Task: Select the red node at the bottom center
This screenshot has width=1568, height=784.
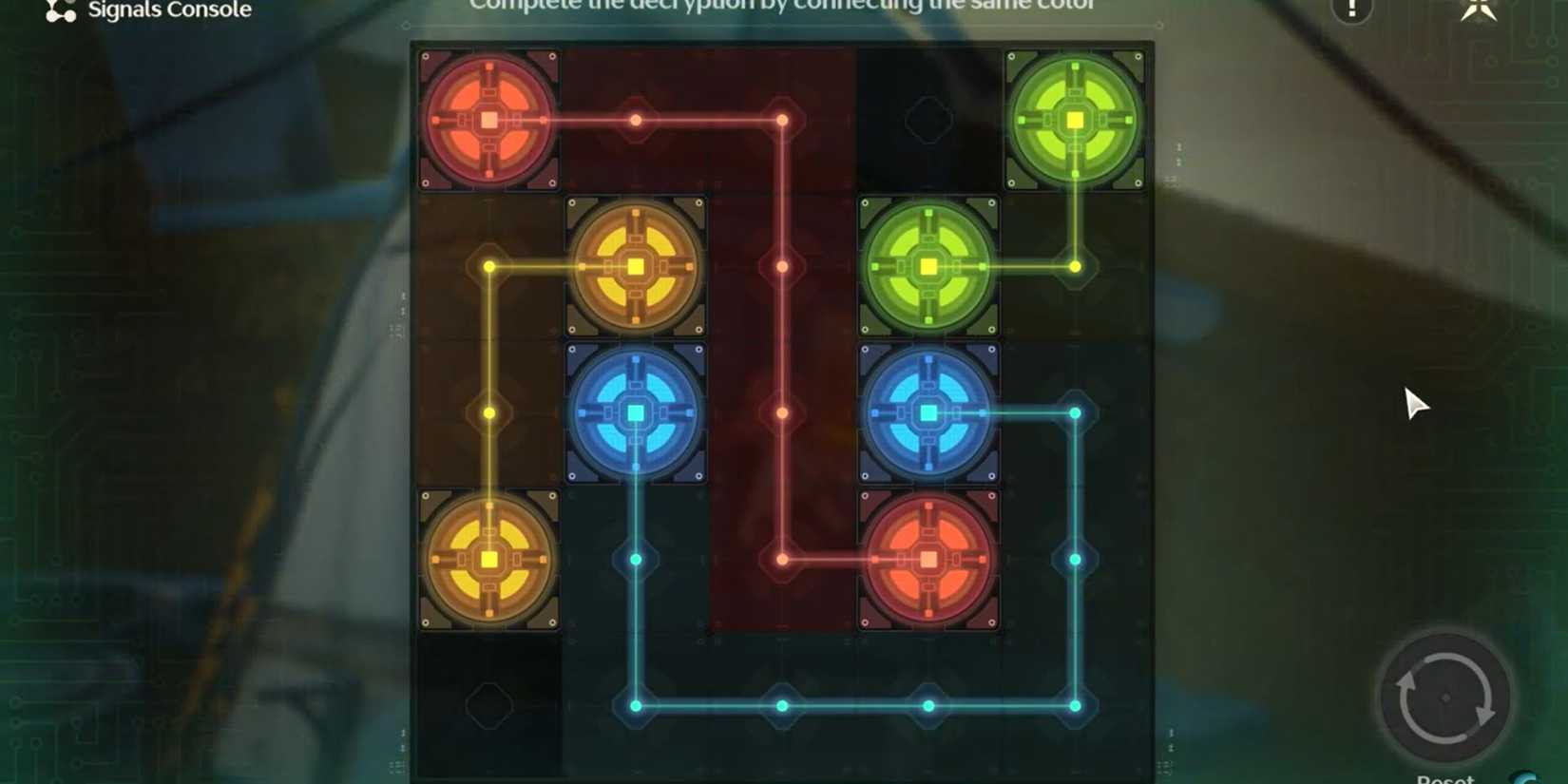Action: click(927, 560)
